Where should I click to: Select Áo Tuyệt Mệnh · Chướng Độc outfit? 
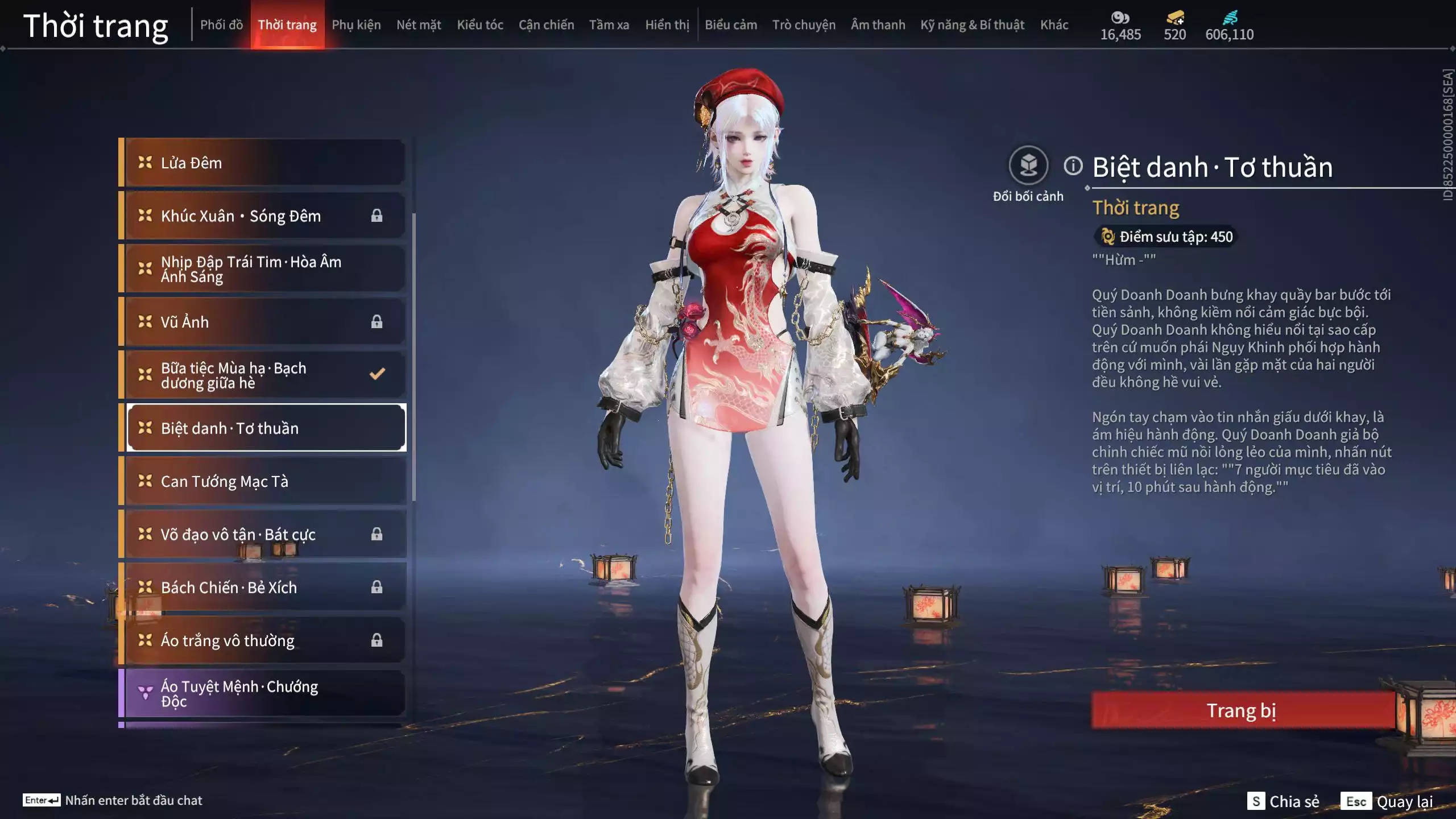tap(264, 694)
